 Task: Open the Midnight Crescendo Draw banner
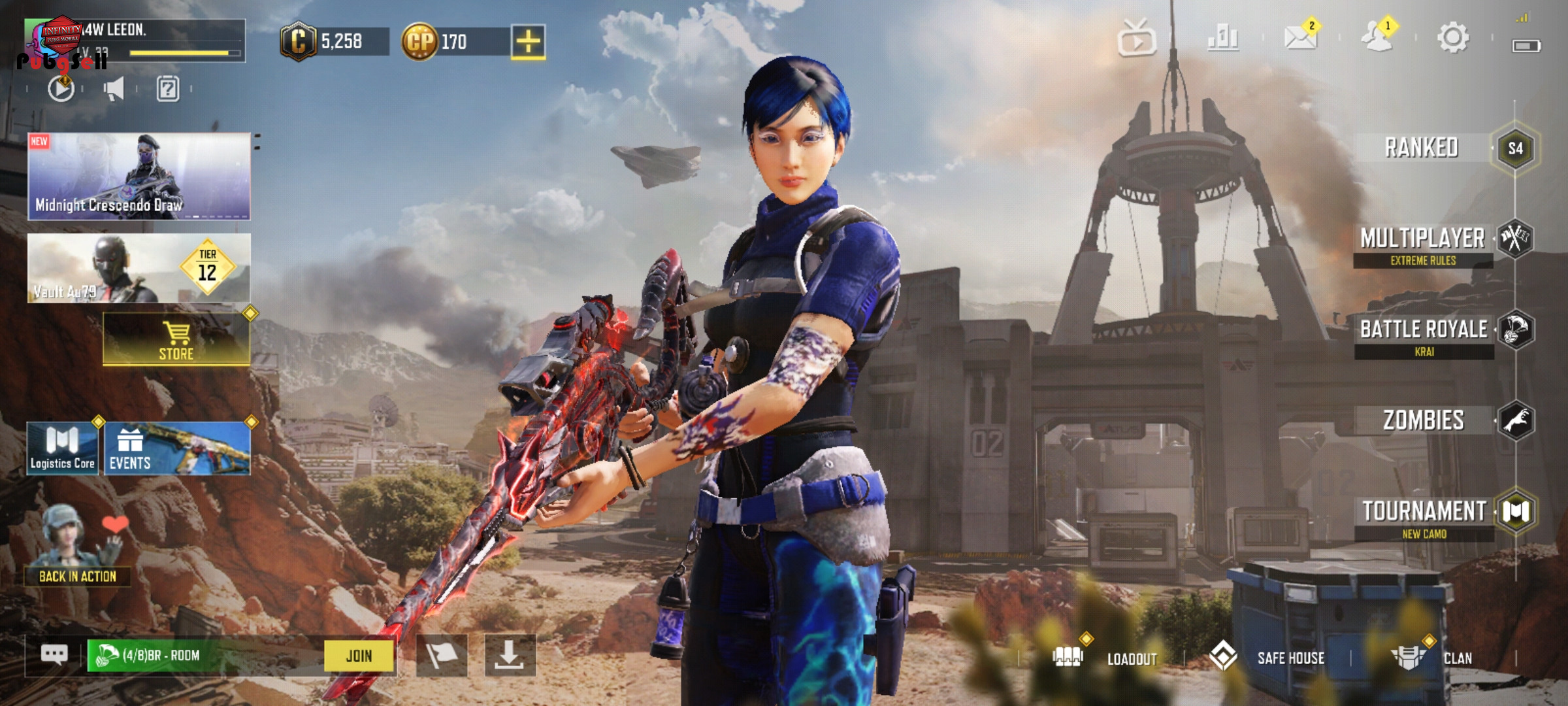click(139, 176)
